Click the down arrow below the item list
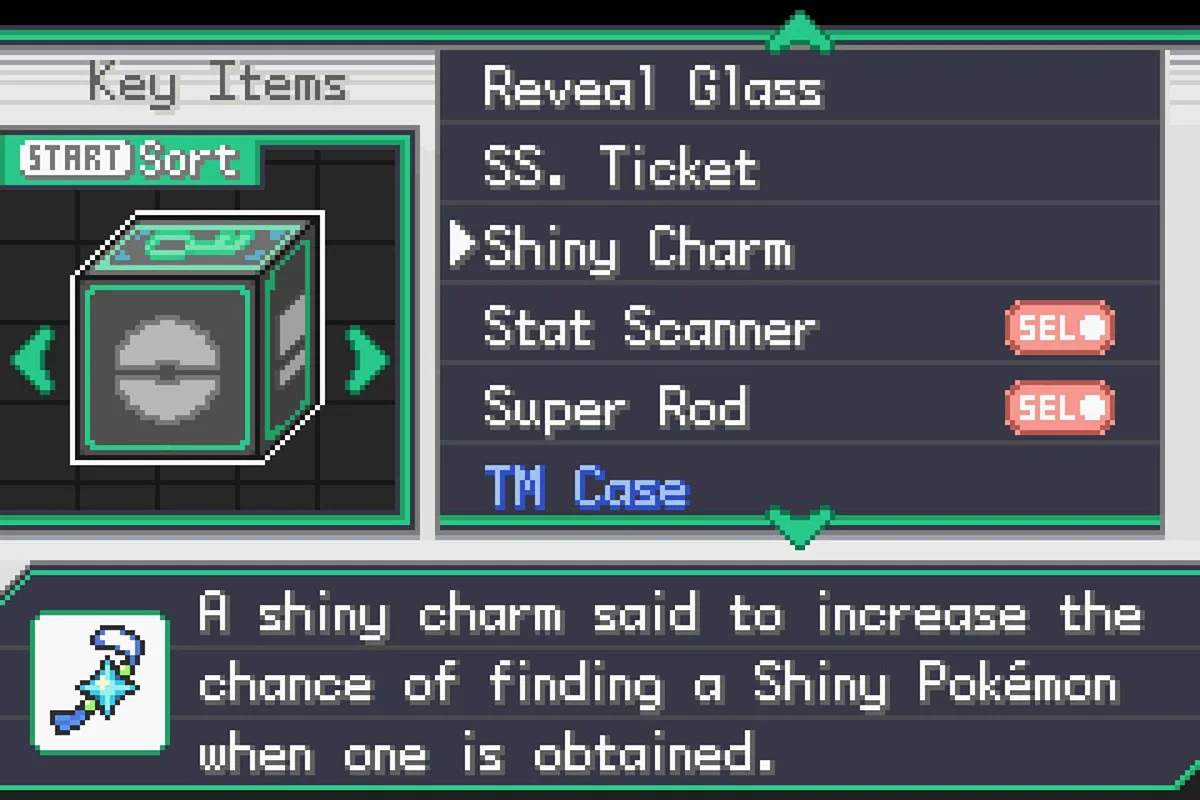Screen dimensions: 1200x800 pos(799,526)
